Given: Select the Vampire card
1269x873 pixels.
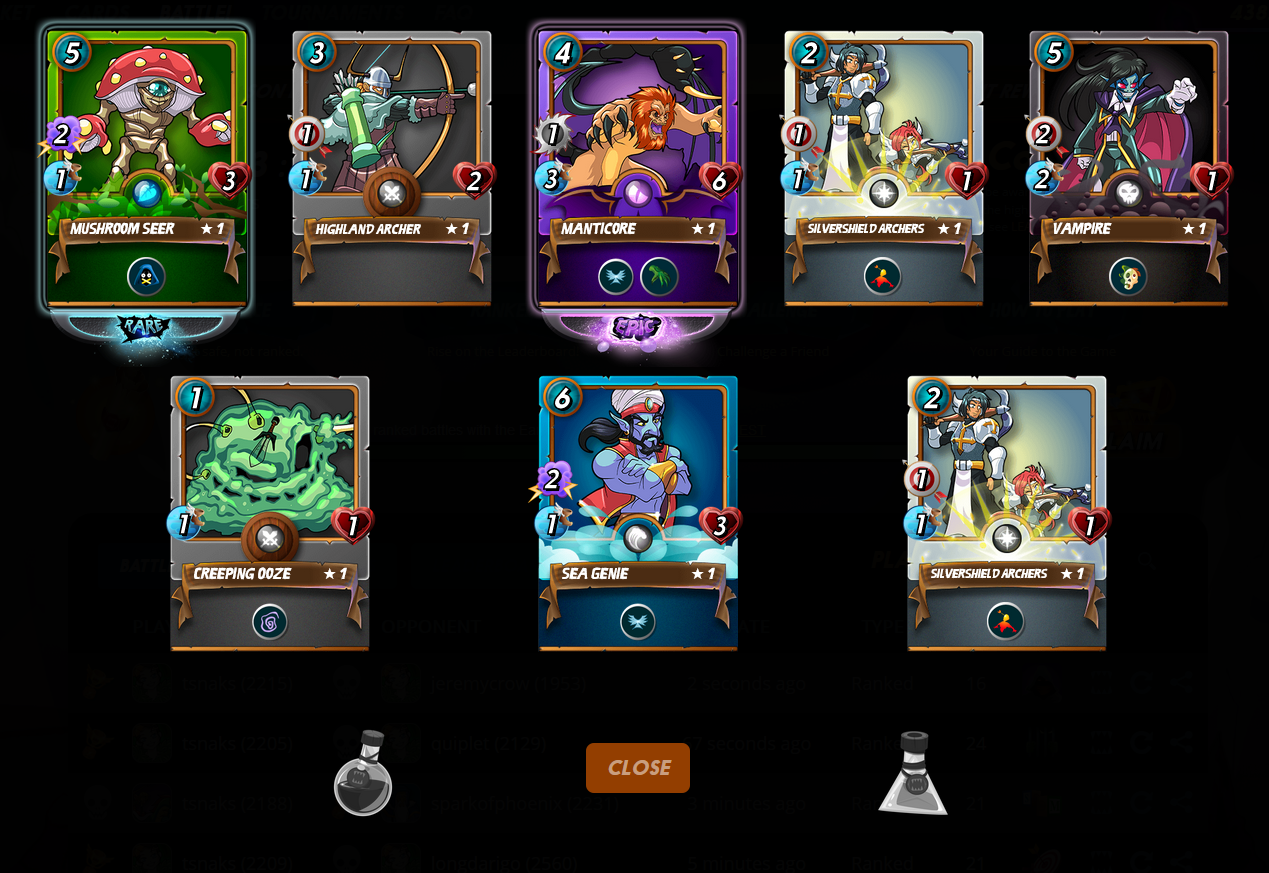Looking at the screenshot, I should pyautogui.click(x=1128, y=140).
